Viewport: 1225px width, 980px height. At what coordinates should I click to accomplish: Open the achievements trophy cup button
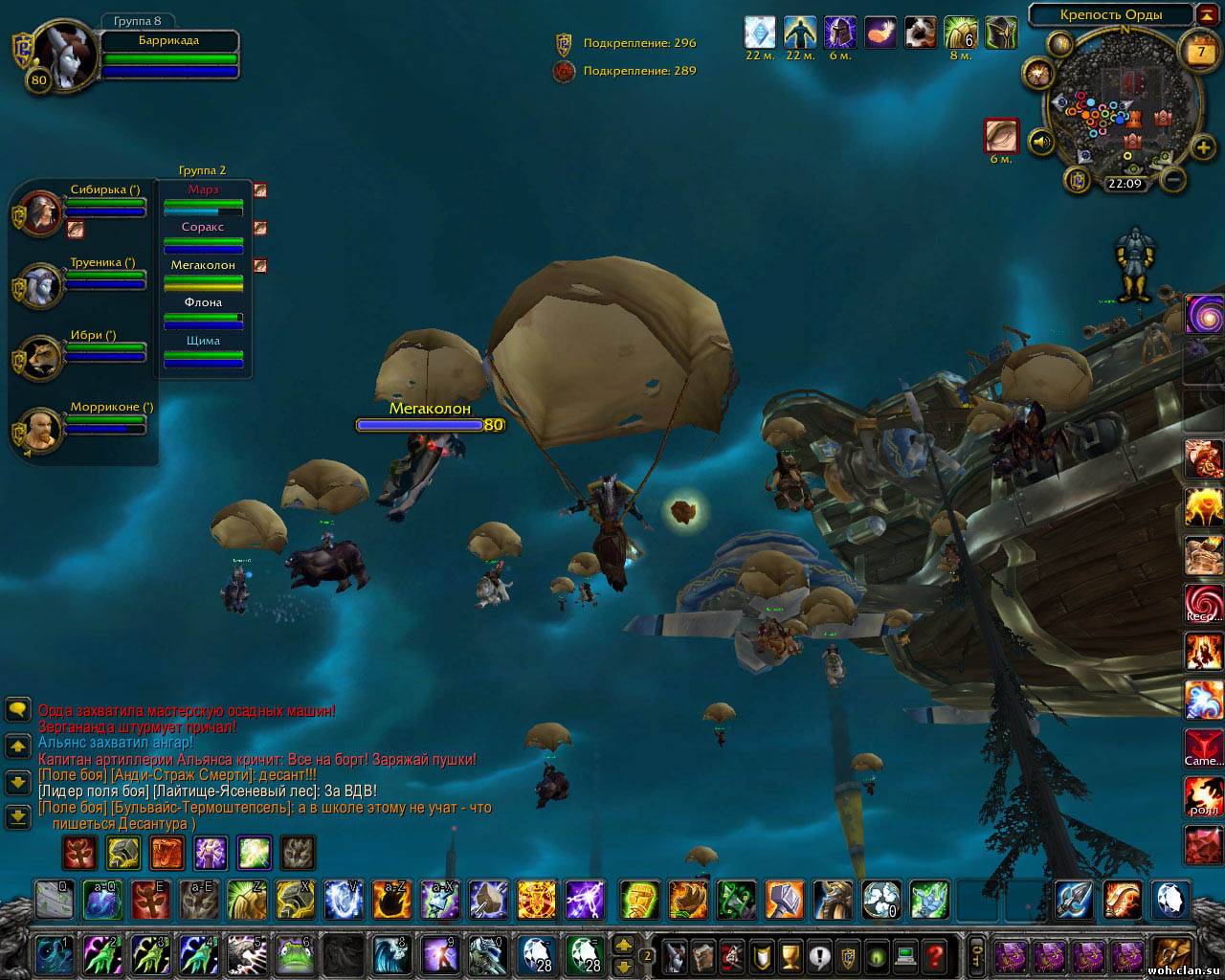[790, 954]
